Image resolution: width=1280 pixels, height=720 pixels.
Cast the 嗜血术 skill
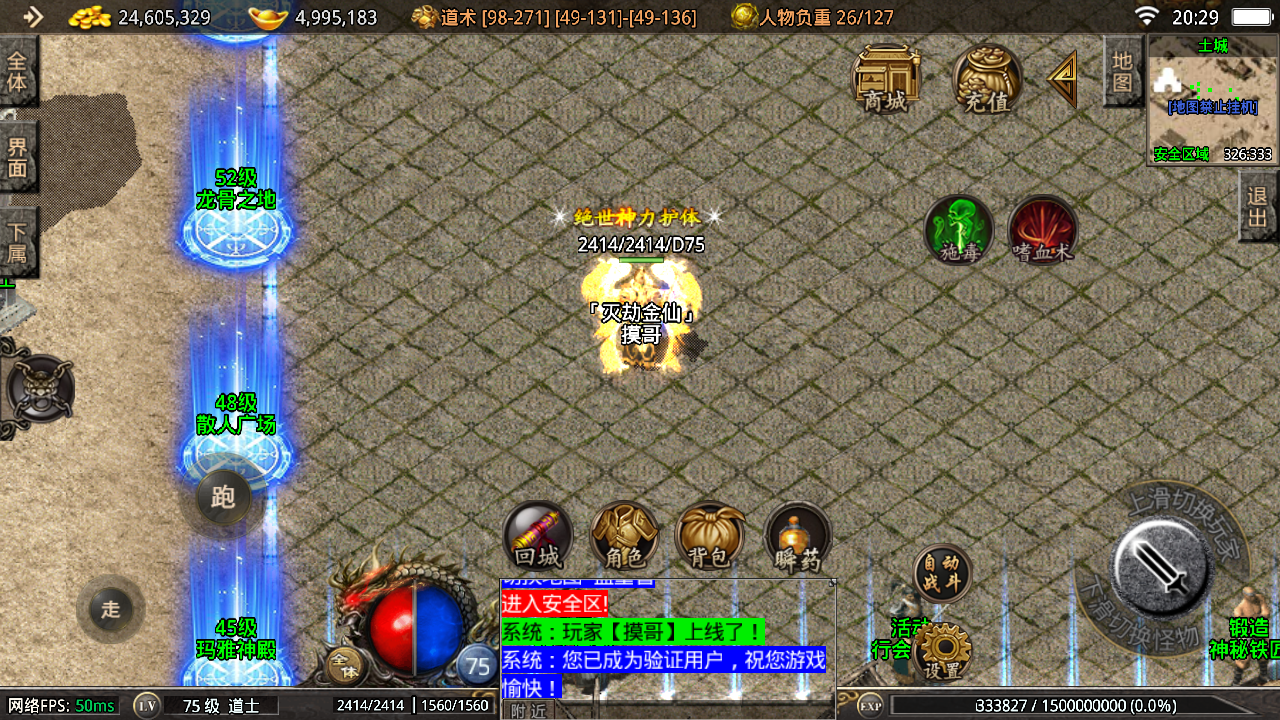(1042, 230)
